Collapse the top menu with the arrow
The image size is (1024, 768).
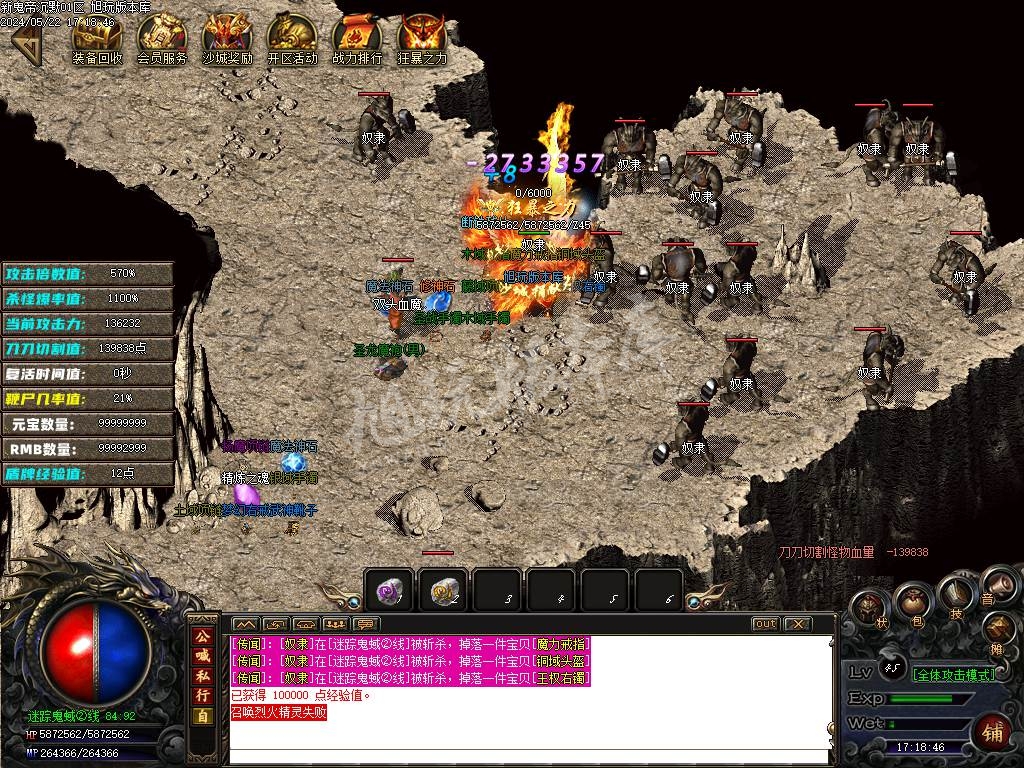coord(26,42)
